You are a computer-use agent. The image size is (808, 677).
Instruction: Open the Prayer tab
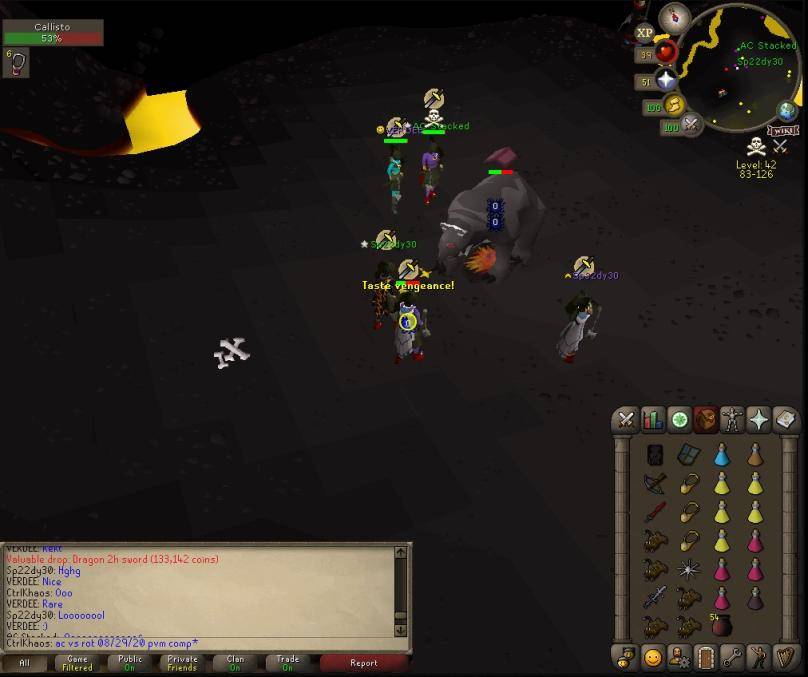tap(759, 420)
